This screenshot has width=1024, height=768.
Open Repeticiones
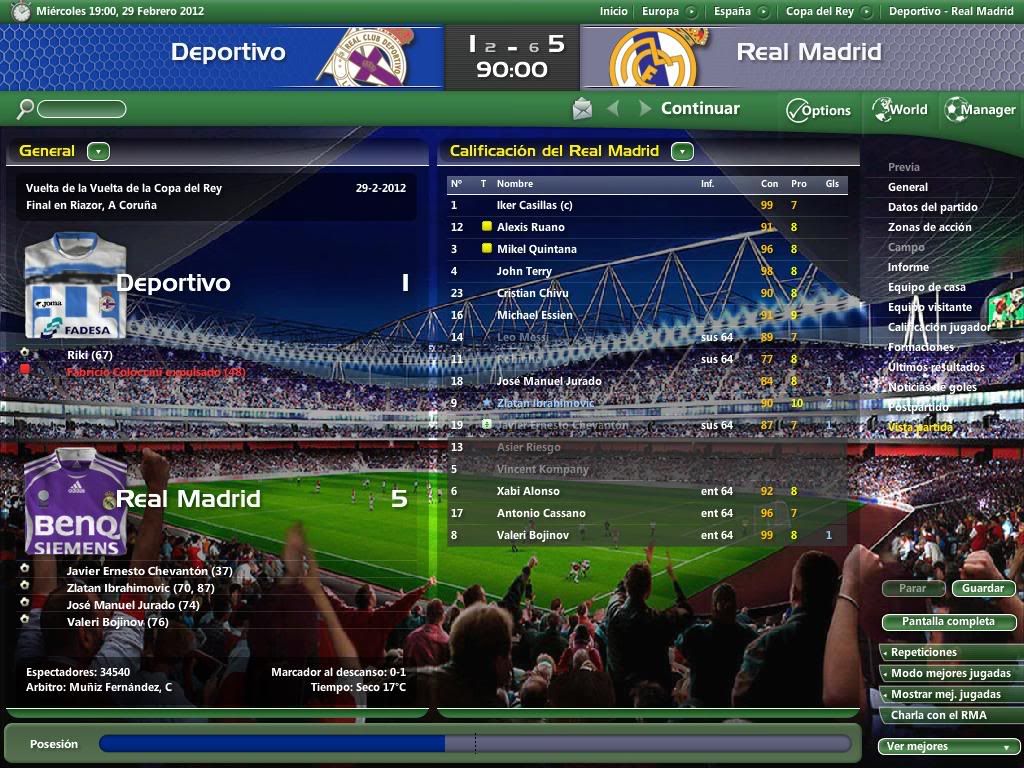pyautogui.click(x=924, y=653)
